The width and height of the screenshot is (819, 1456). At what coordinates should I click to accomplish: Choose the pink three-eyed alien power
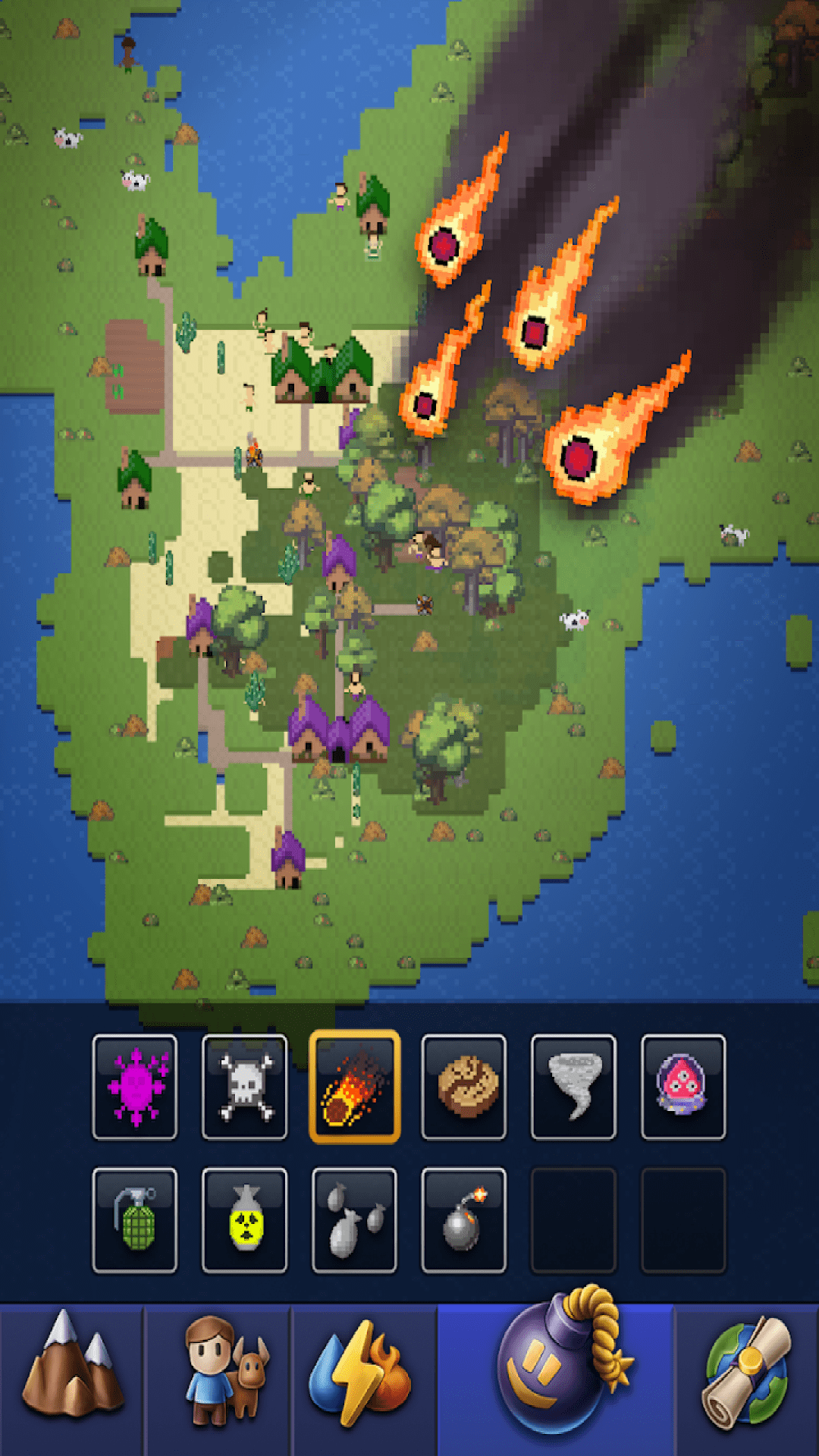(682, 1087)
